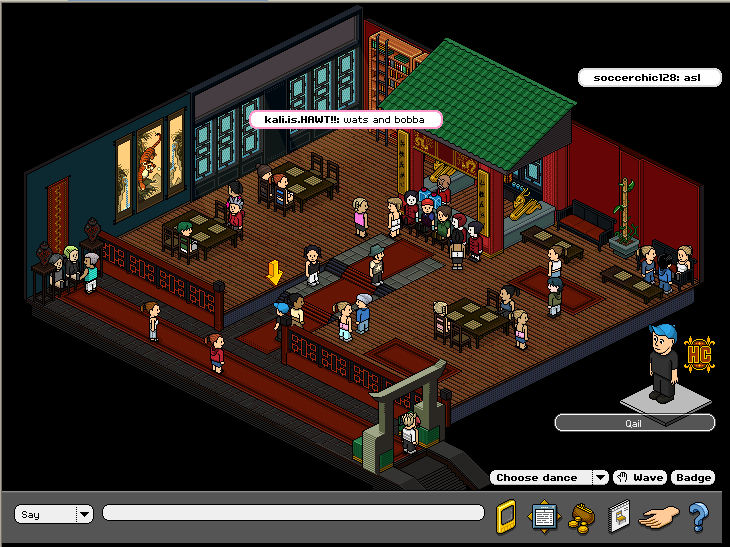730x547 pixels.
Task: Open the catalogue page icon
Action: (619, 516)
